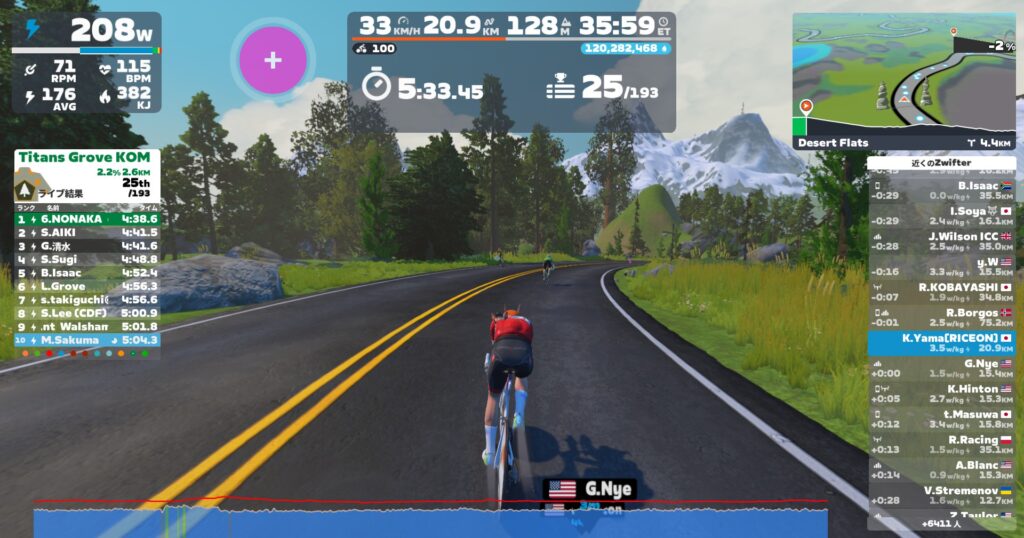Select I.Soya in the nearby riders list
The image size is (1024, 538).
click(x=941, y=215)
